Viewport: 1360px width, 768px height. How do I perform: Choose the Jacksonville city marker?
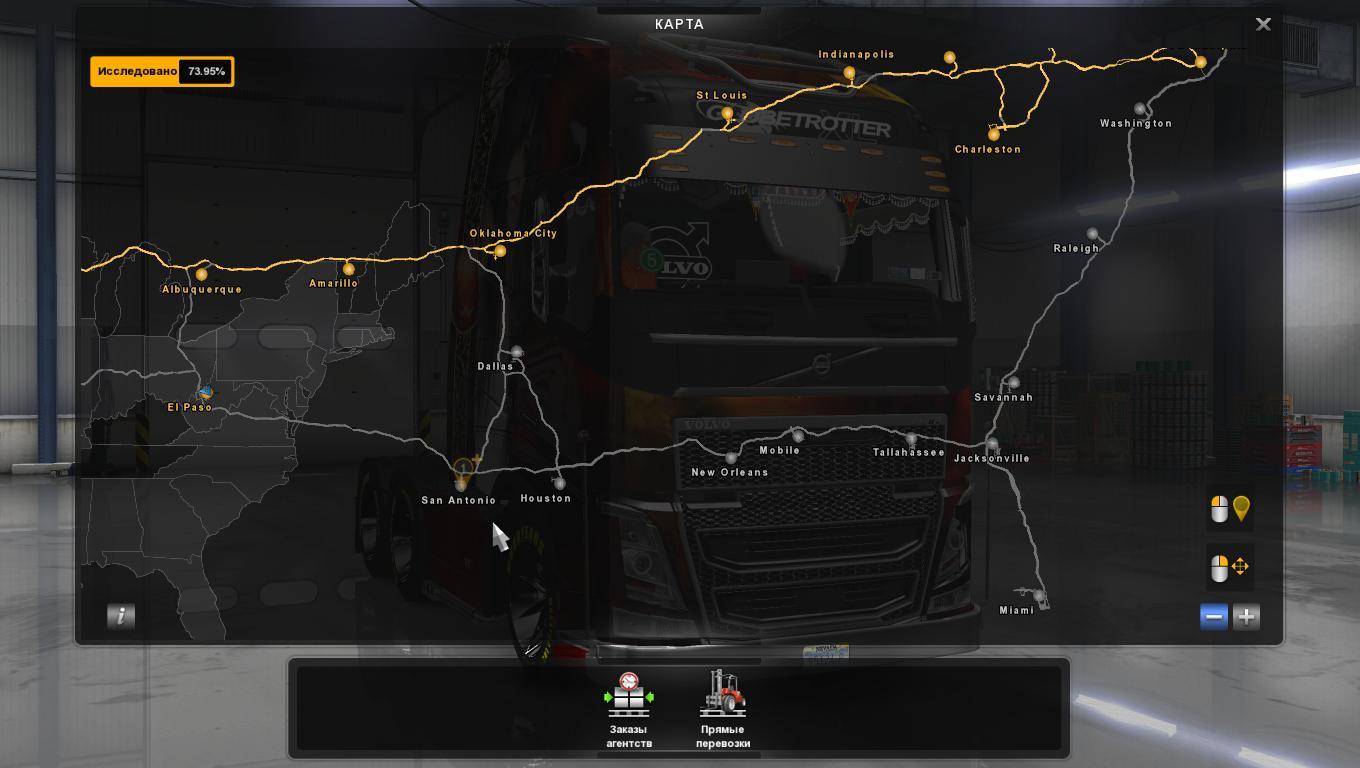(x=991, y=444)
